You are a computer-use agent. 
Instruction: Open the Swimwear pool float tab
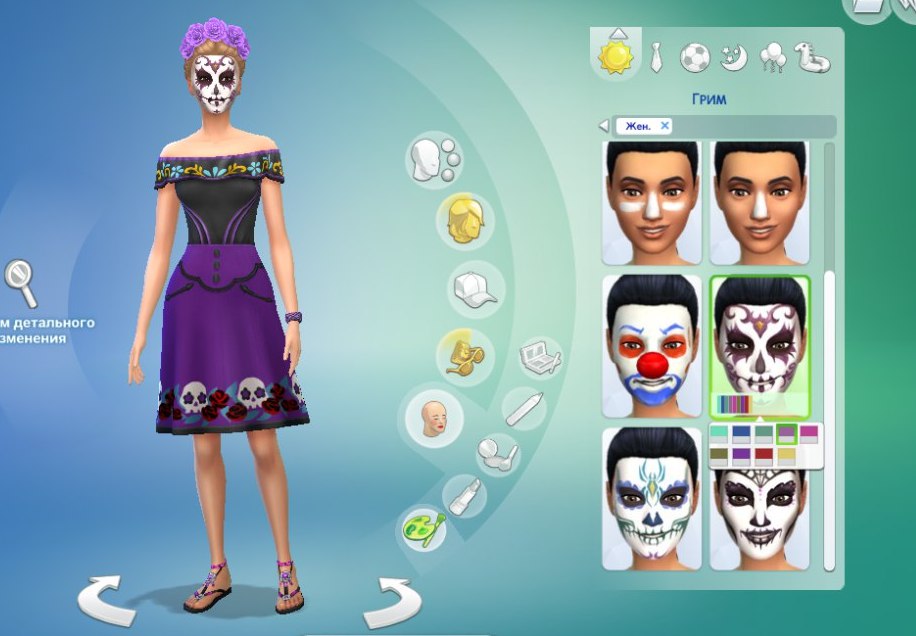(x=812, y=57)
